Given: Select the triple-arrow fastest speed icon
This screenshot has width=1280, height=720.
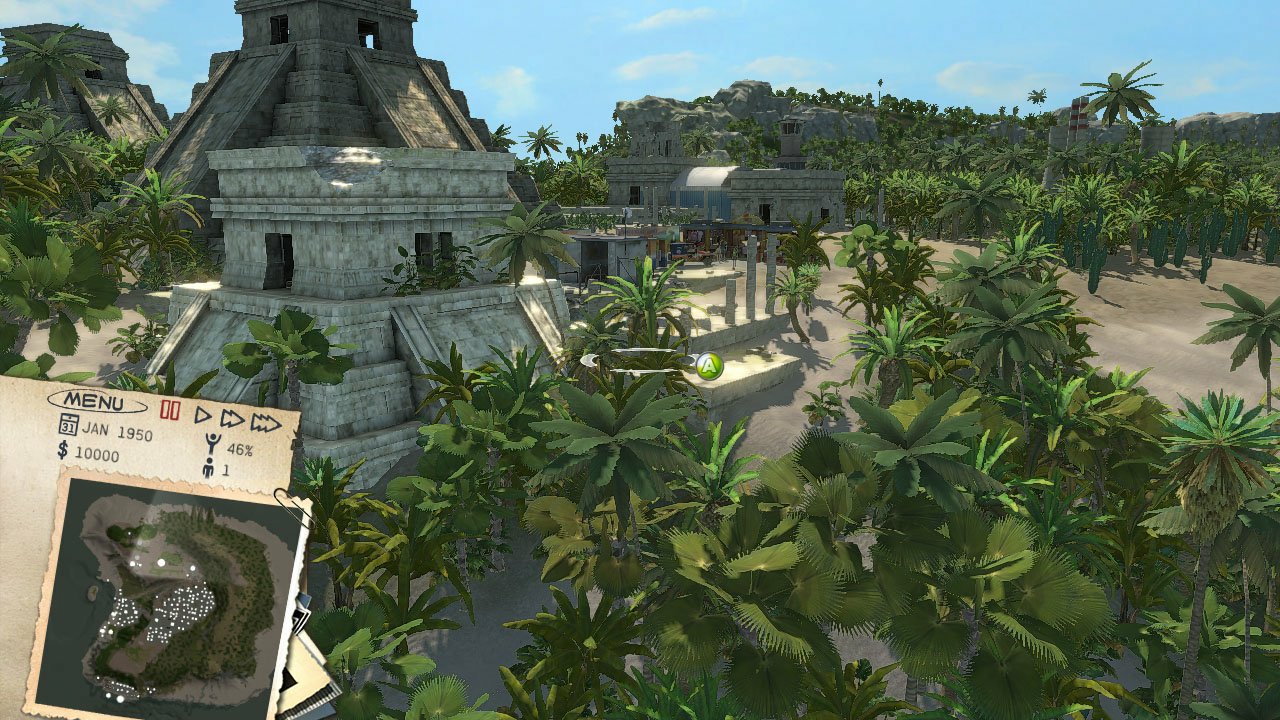Looking at the screenshot, I should click(x=265, y=424).
